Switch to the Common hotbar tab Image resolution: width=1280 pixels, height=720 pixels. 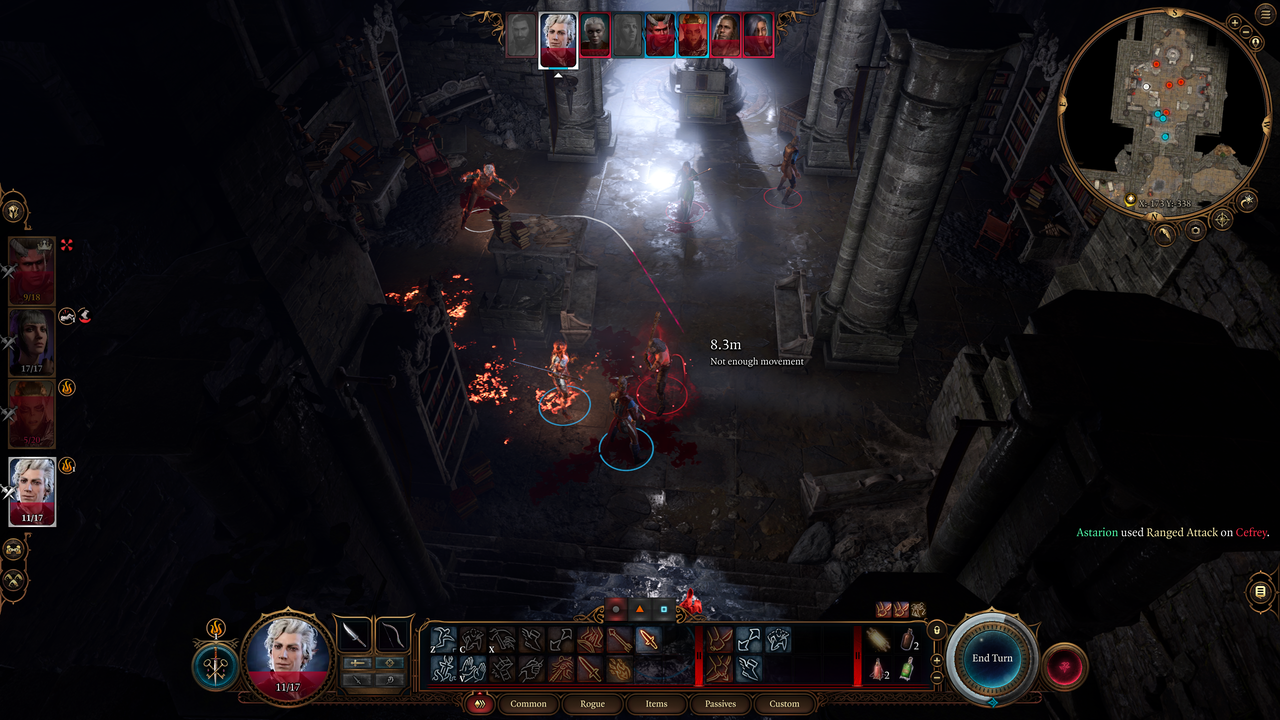[528, 703]
